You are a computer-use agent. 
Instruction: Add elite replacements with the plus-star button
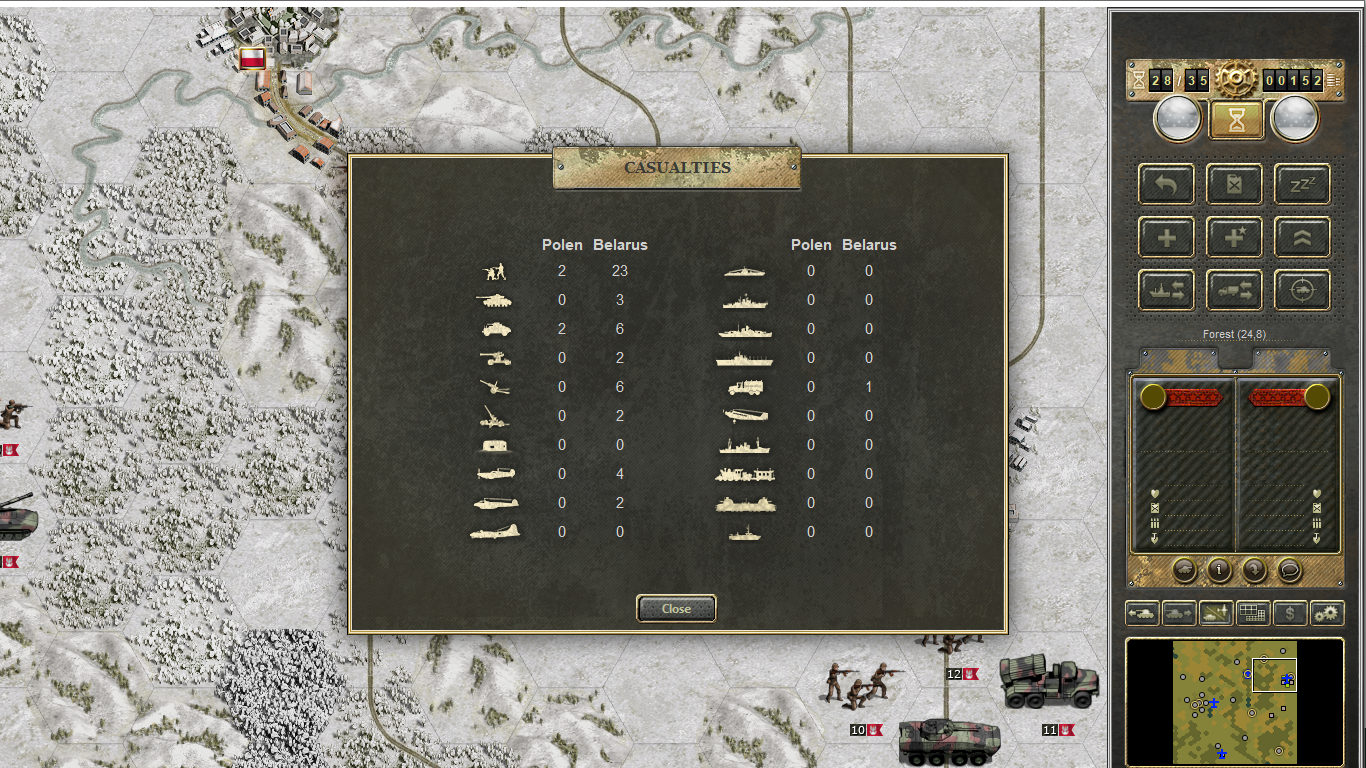[1233, 237]
